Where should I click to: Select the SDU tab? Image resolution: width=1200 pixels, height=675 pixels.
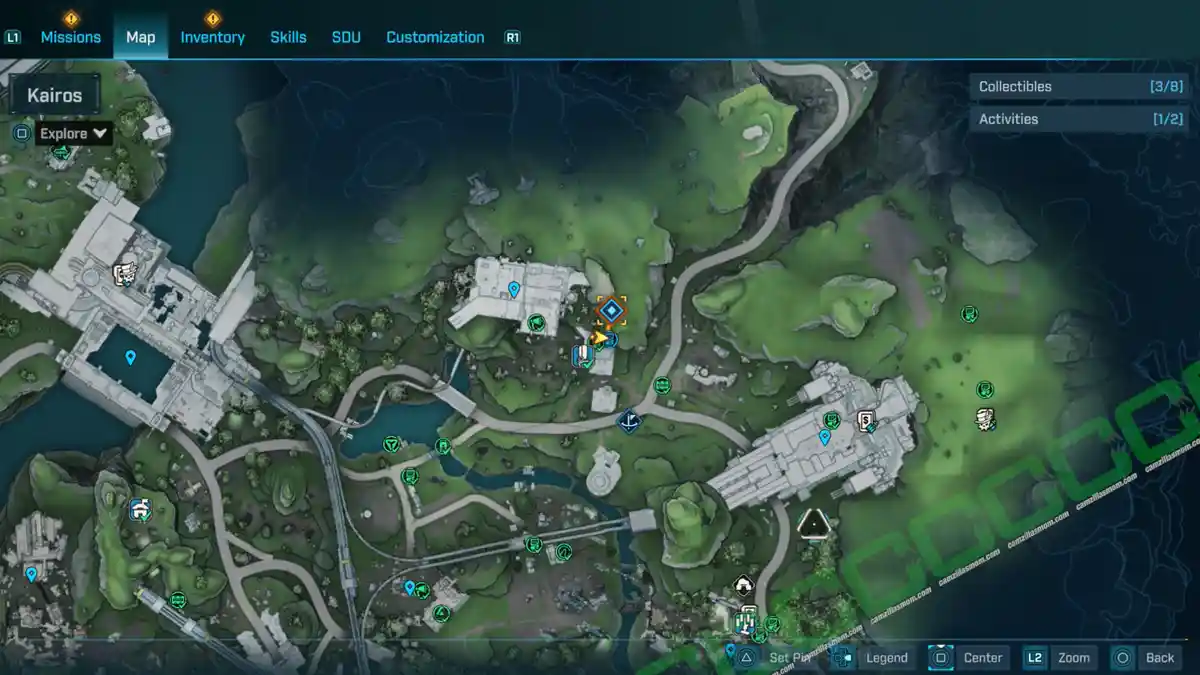tap(346, 37)
